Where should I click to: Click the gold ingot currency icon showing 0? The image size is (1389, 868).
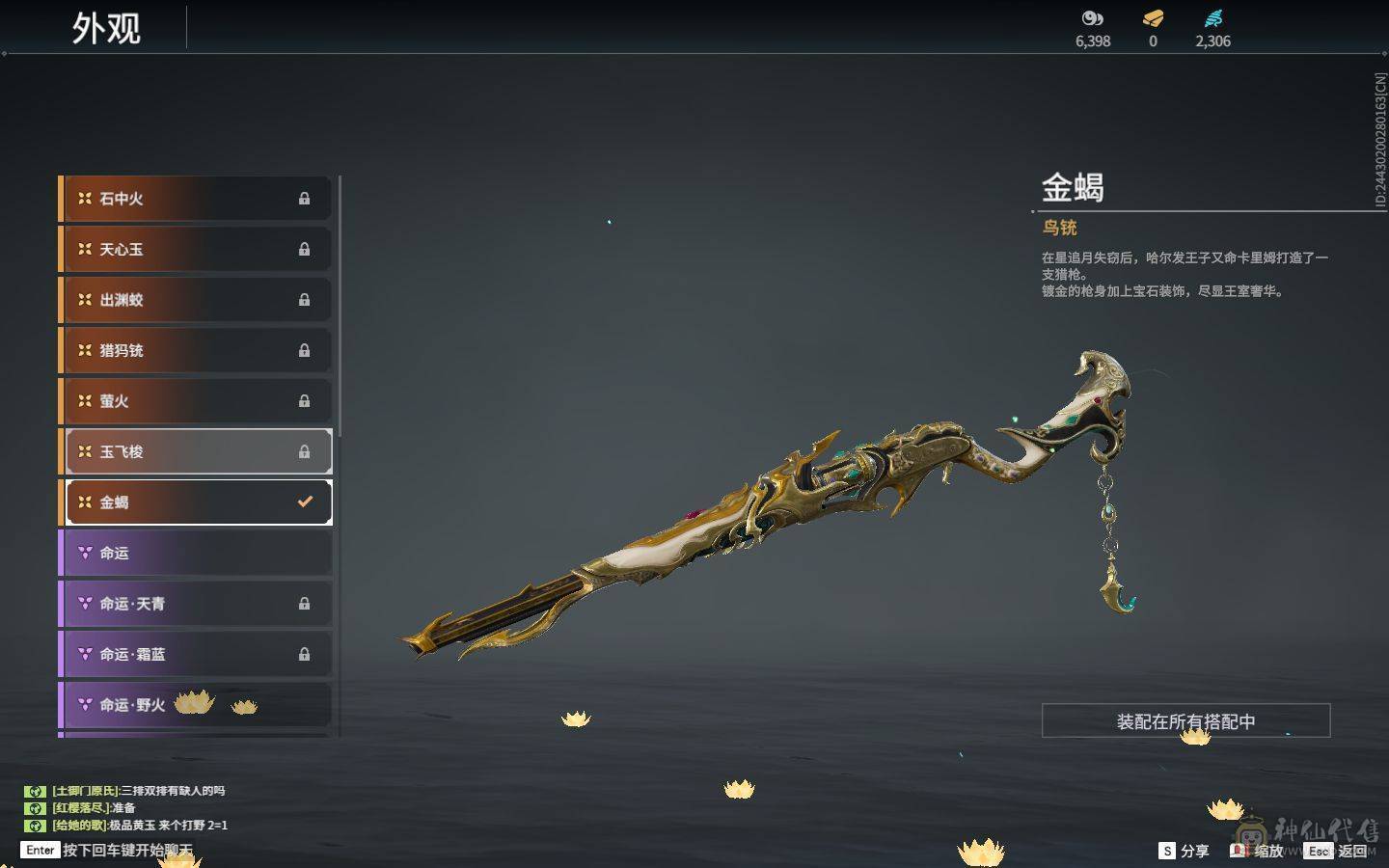click(x=1152, y=17)
